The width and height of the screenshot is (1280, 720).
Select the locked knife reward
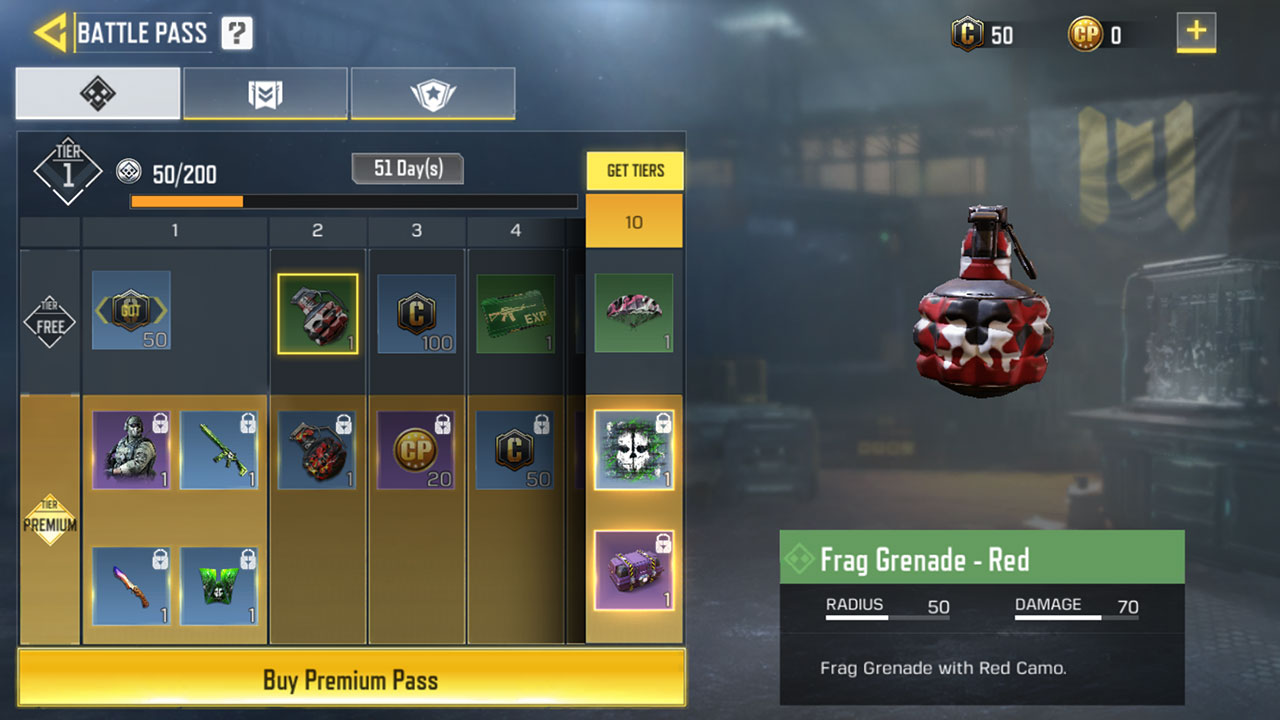pyautogui.click(x=131, y=586)
